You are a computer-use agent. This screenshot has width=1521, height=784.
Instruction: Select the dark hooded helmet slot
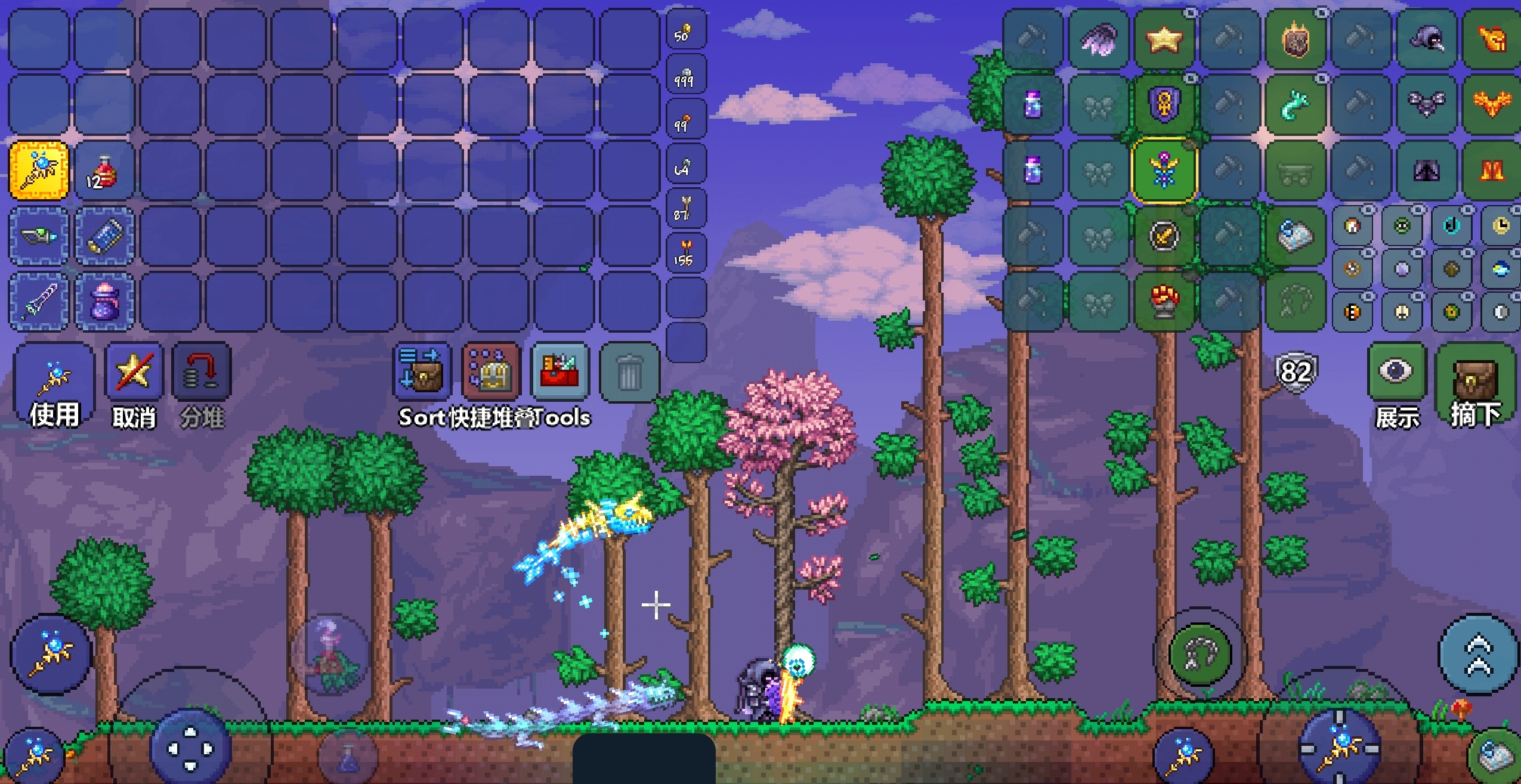coord(1426,39)
